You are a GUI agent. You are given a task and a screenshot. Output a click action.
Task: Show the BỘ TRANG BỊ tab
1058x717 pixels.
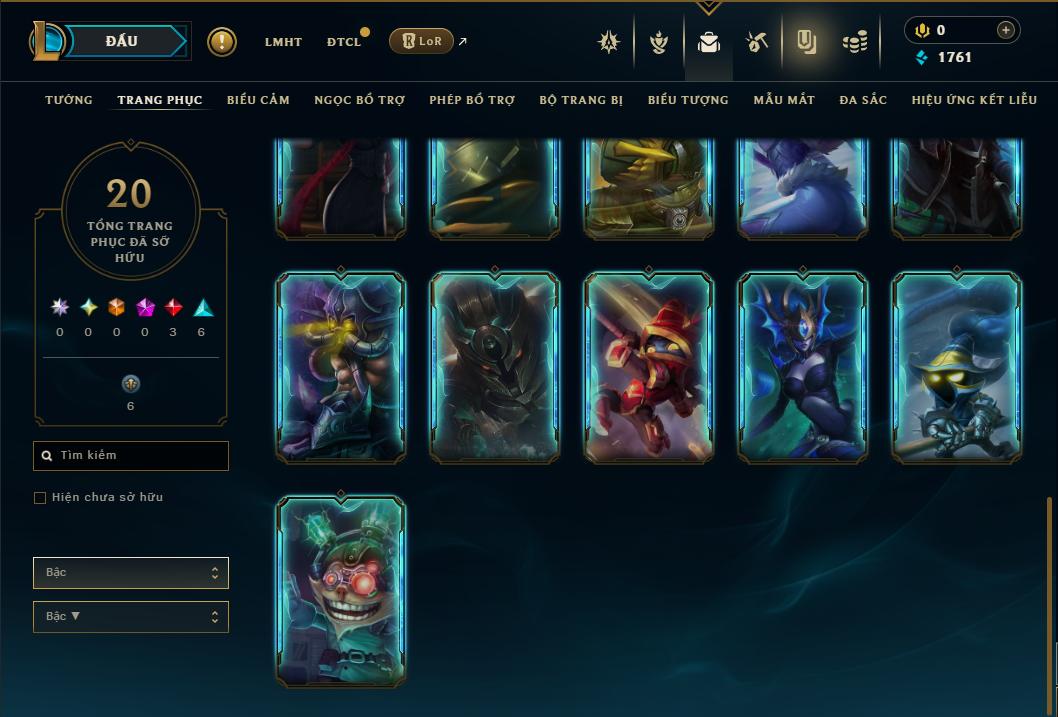pos(581,100)
